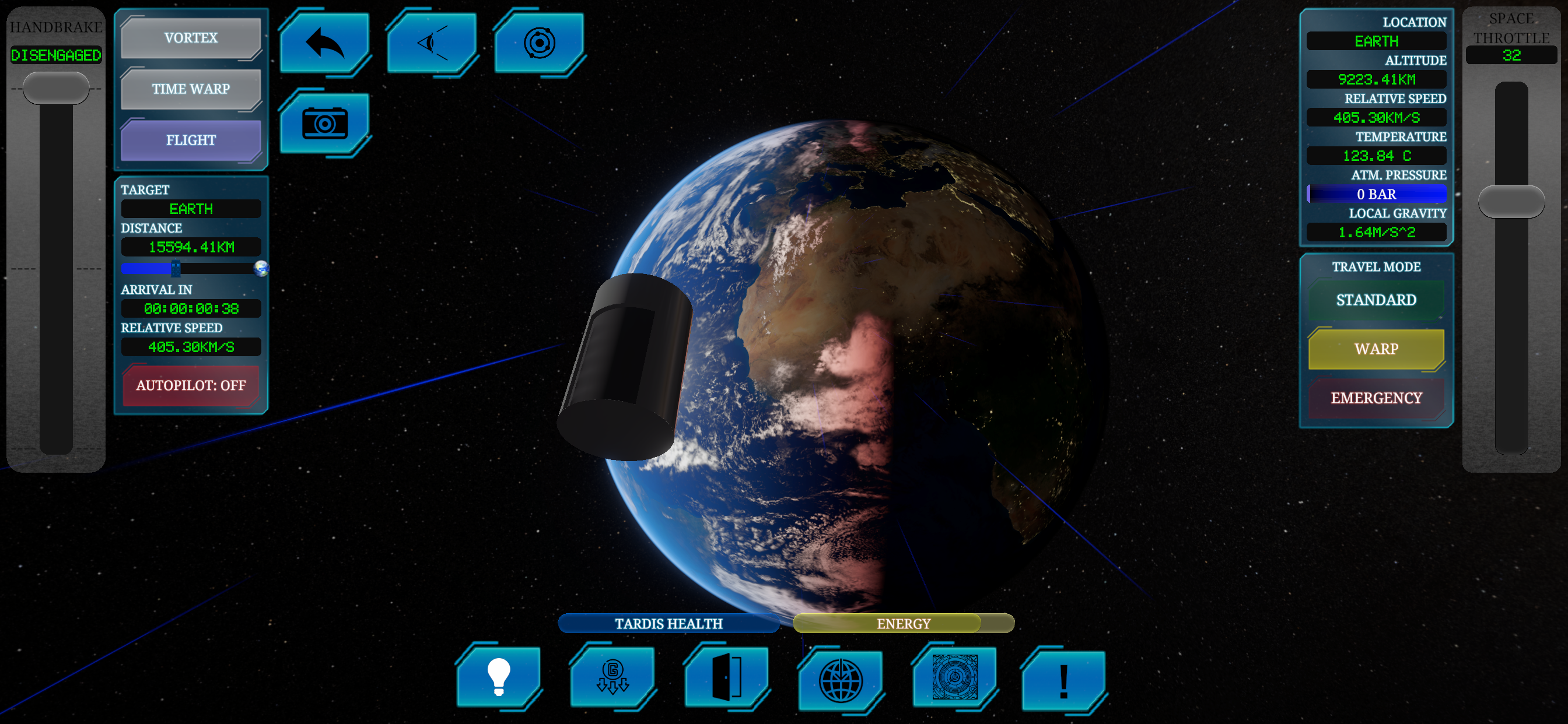The width and height of the screenshot is (1568, 724).
Task: Open the Gallifreyan console panel icon
Action: pyautogui.click(x=954, y=679)
